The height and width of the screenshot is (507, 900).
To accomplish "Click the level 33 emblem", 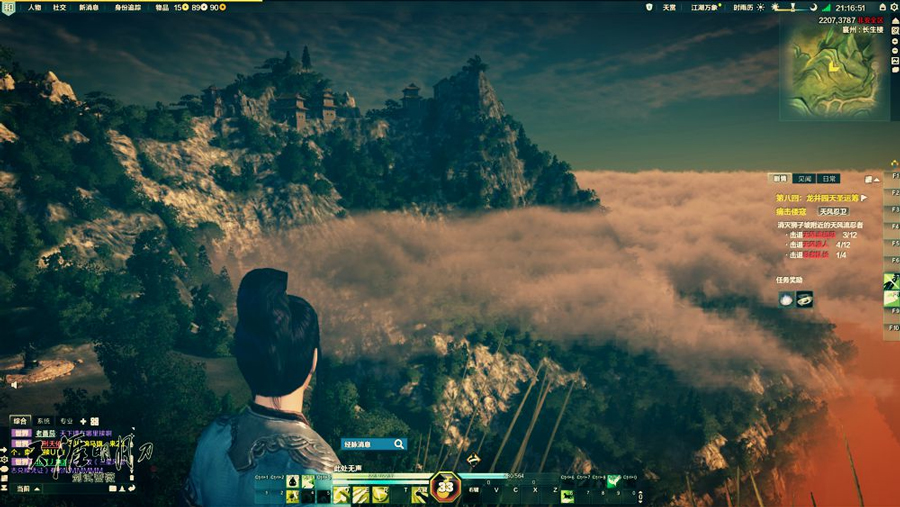I will (445, 487).
